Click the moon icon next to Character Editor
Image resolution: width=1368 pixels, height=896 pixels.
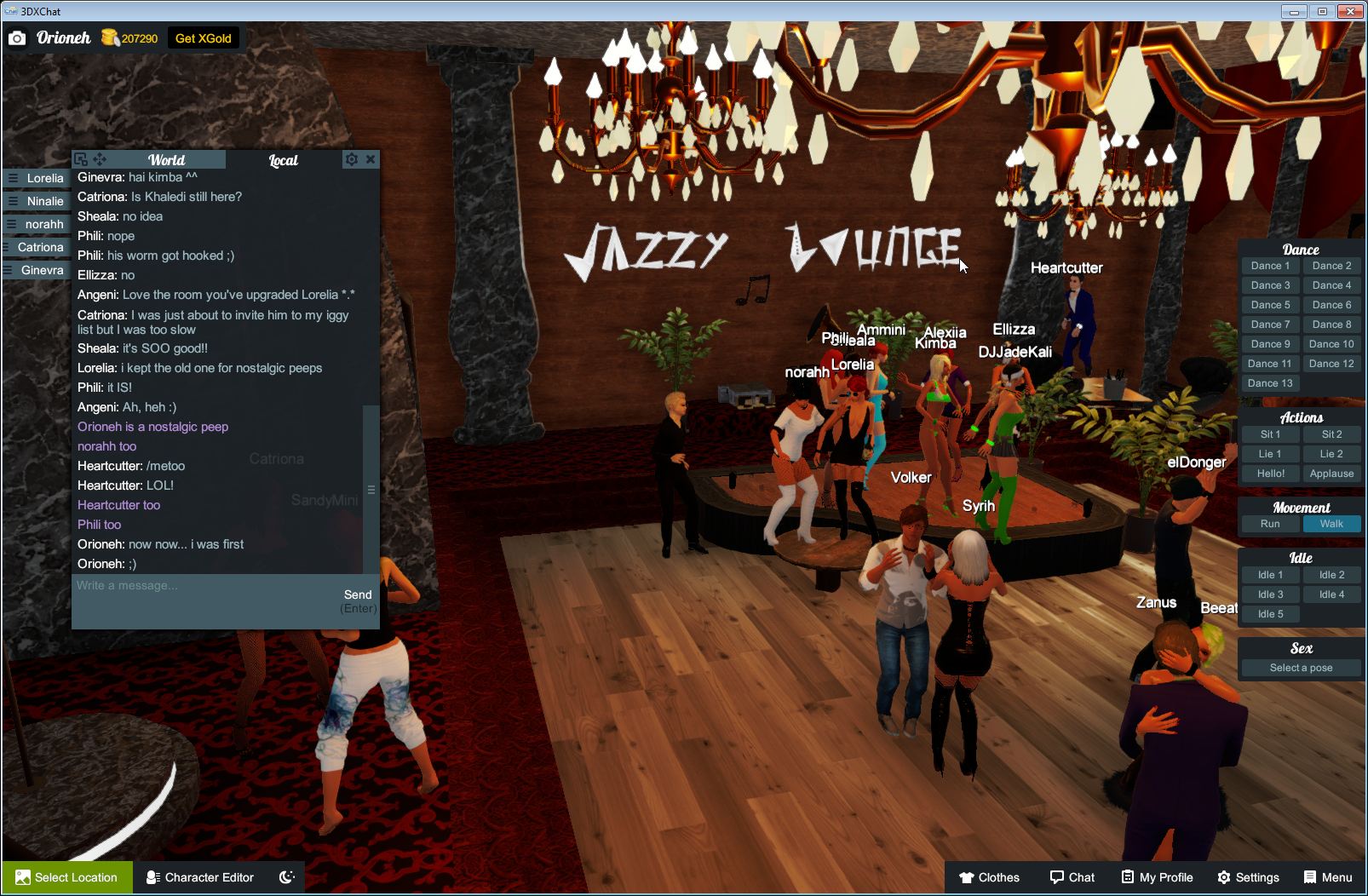coord(287,876)
